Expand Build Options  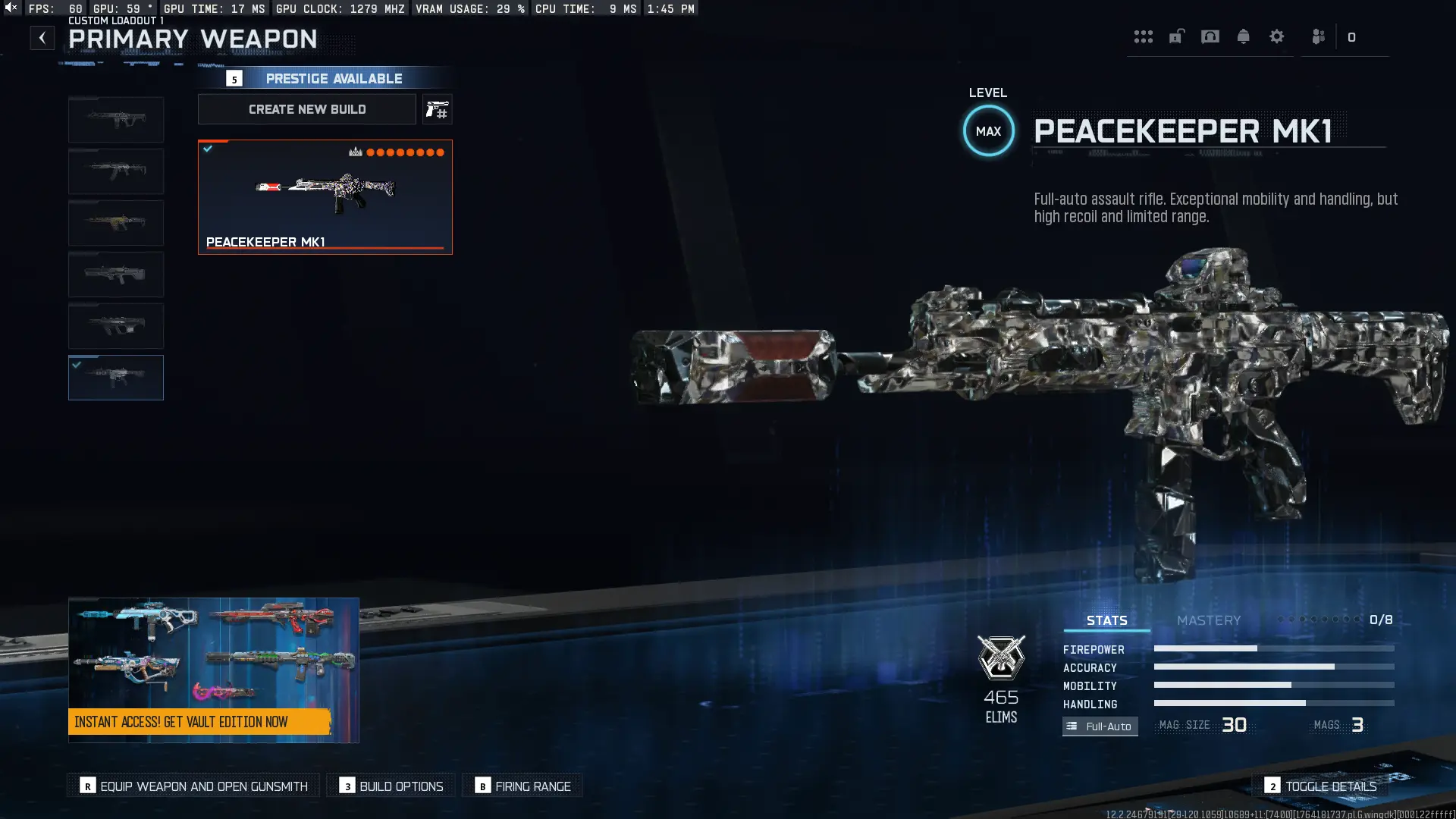pyautogui.click(x=390, y=786)
